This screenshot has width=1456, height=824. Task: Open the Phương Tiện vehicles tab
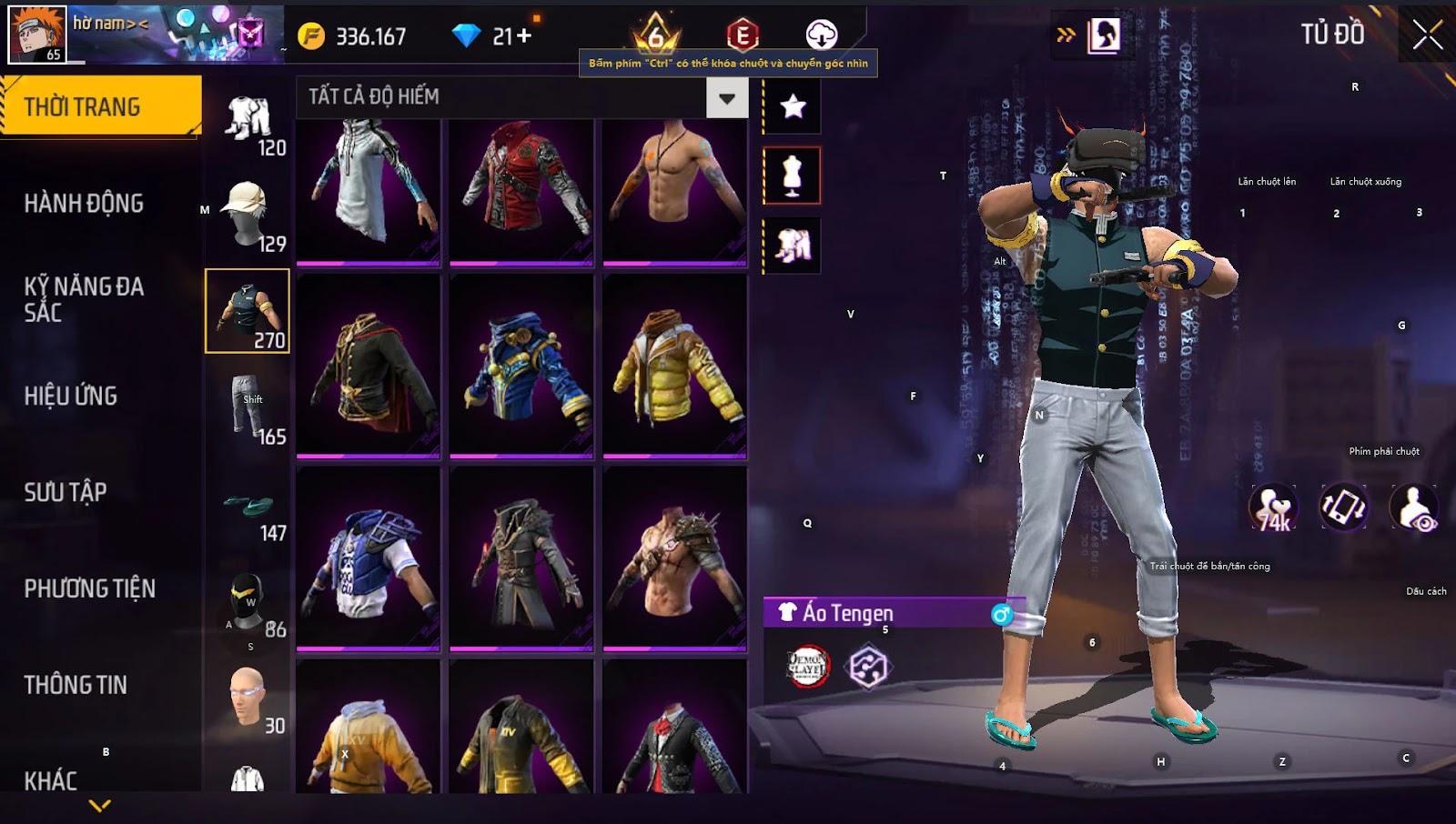pos(89,588)
